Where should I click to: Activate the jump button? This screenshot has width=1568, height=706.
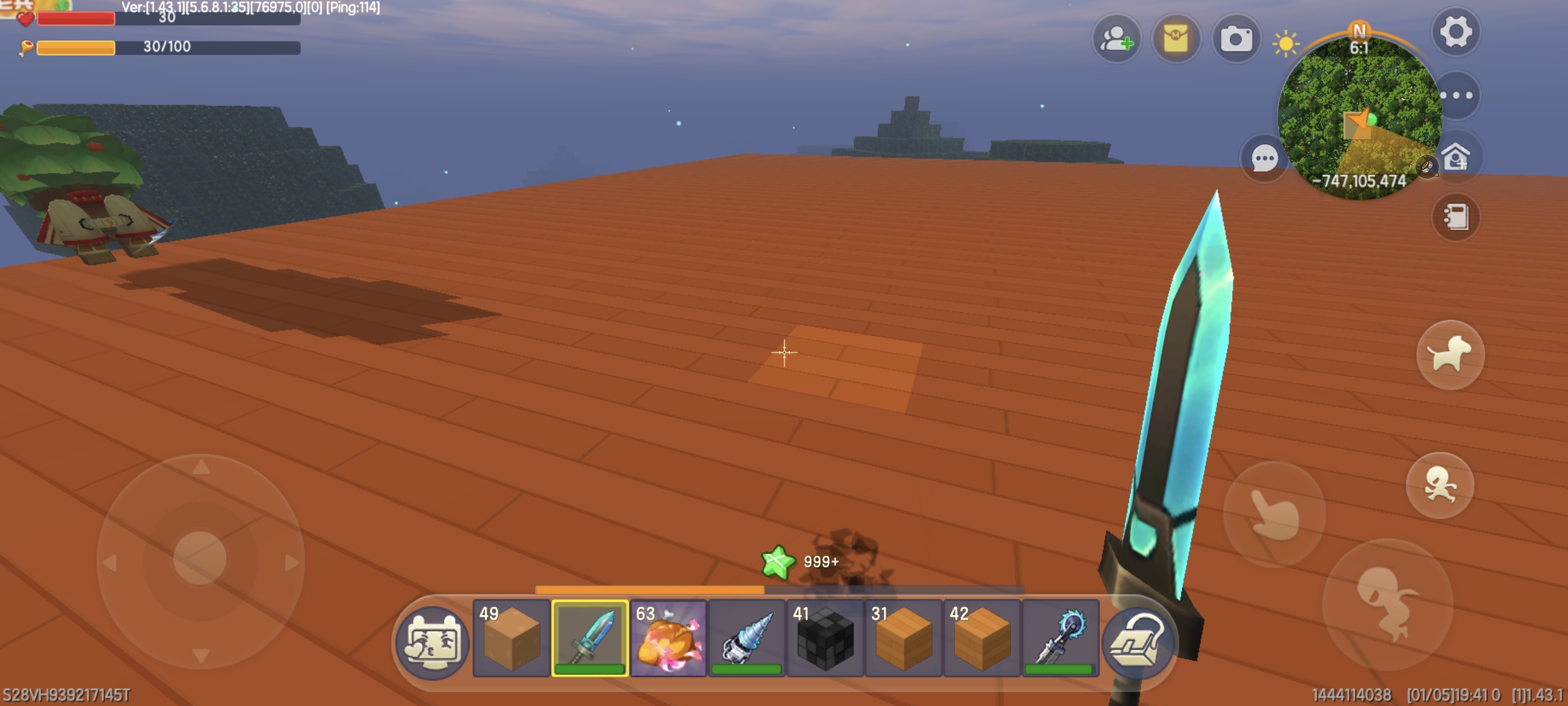pyautogui.click(x=1388, y=603)
